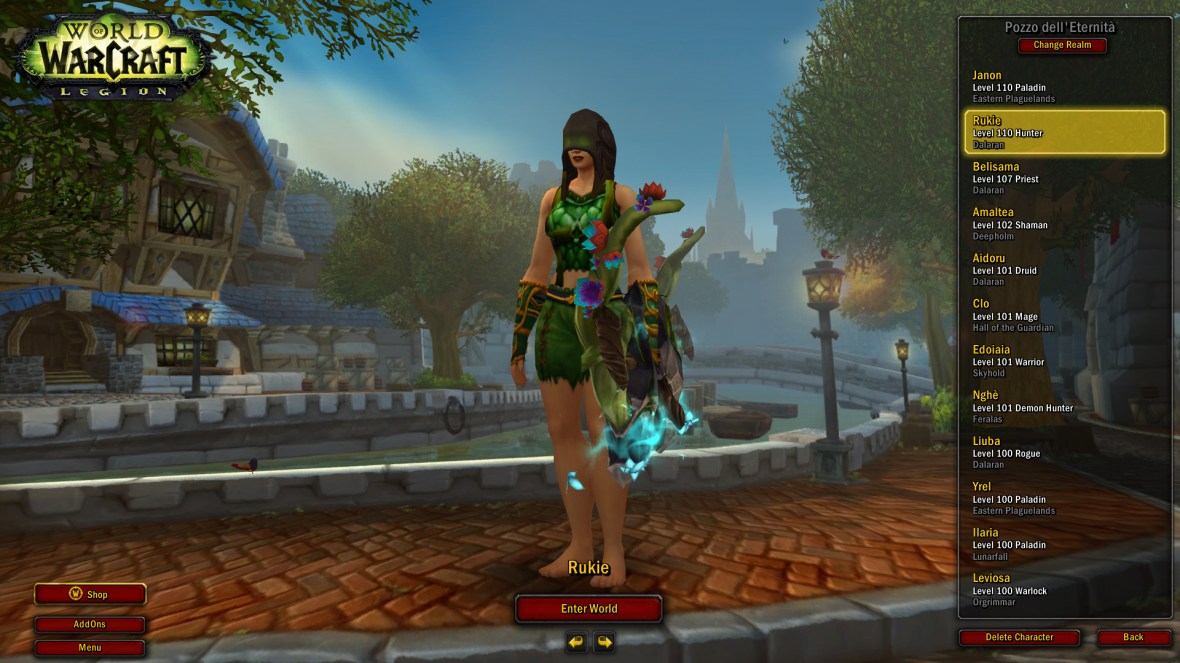Choose Yrel the Level 100 Paladin
Viewport: 1180px width, 663px height.
1064,498
